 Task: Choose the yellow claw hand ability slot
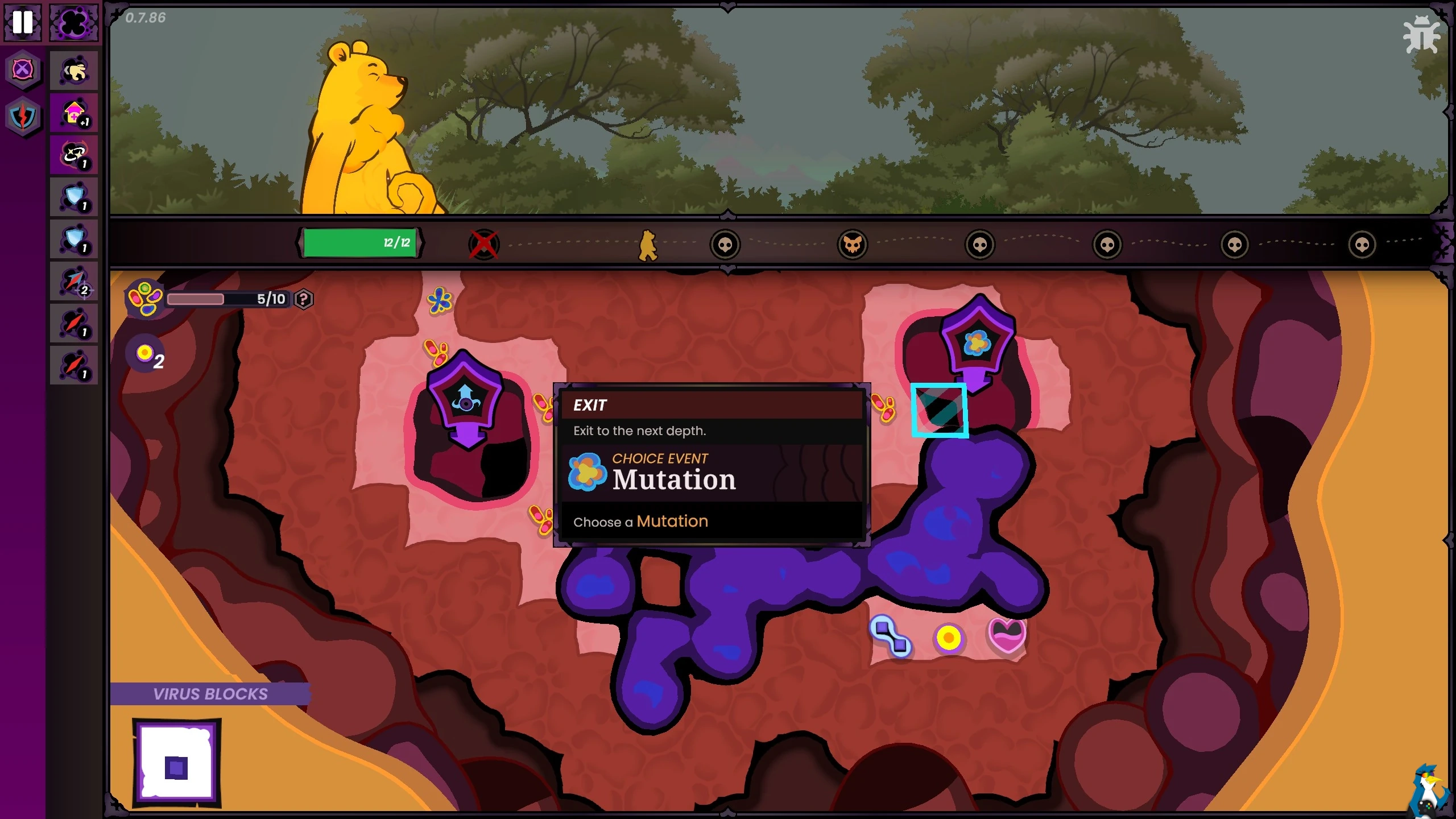[x=74, y=71]
